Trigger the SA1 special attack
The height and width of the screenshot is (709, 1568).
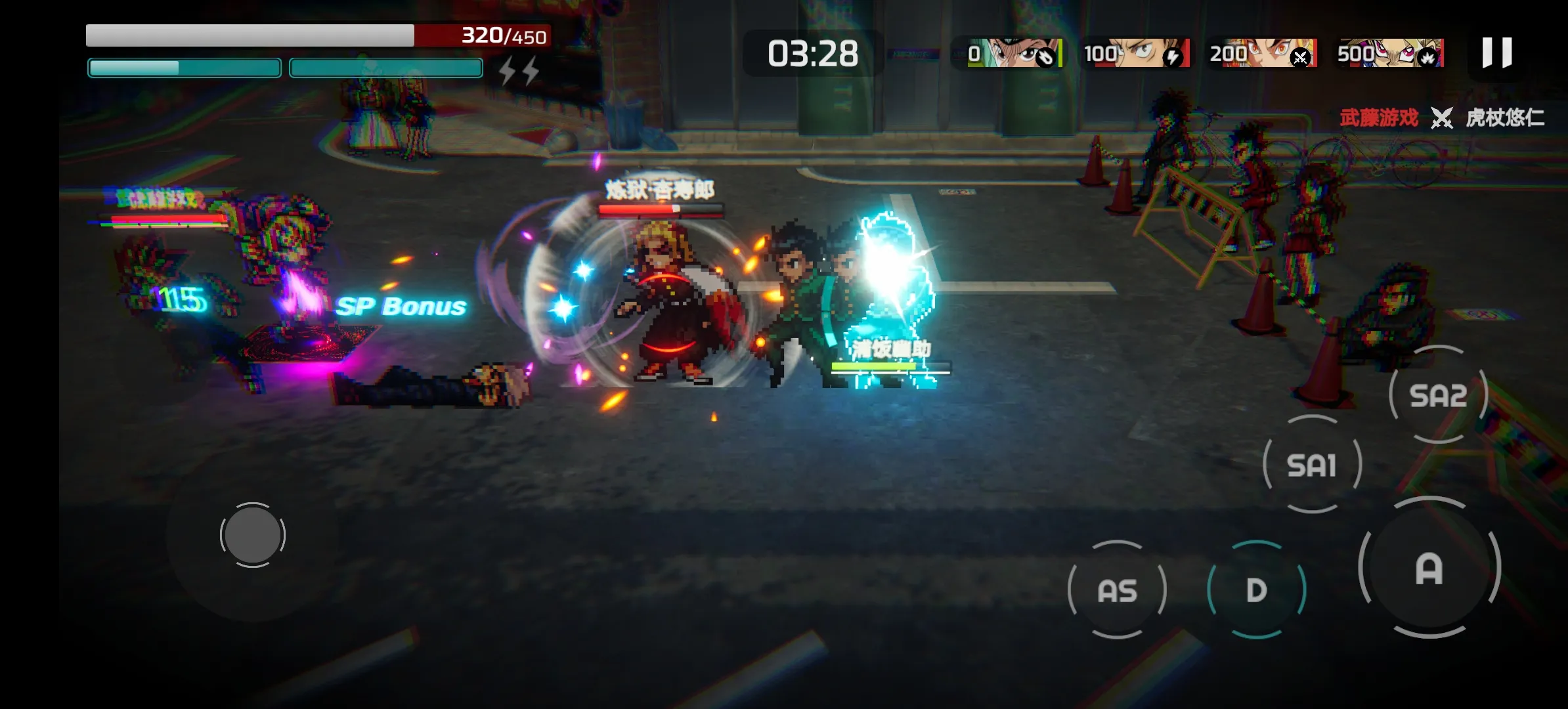pyautogui.click(x=1312, y=465)
